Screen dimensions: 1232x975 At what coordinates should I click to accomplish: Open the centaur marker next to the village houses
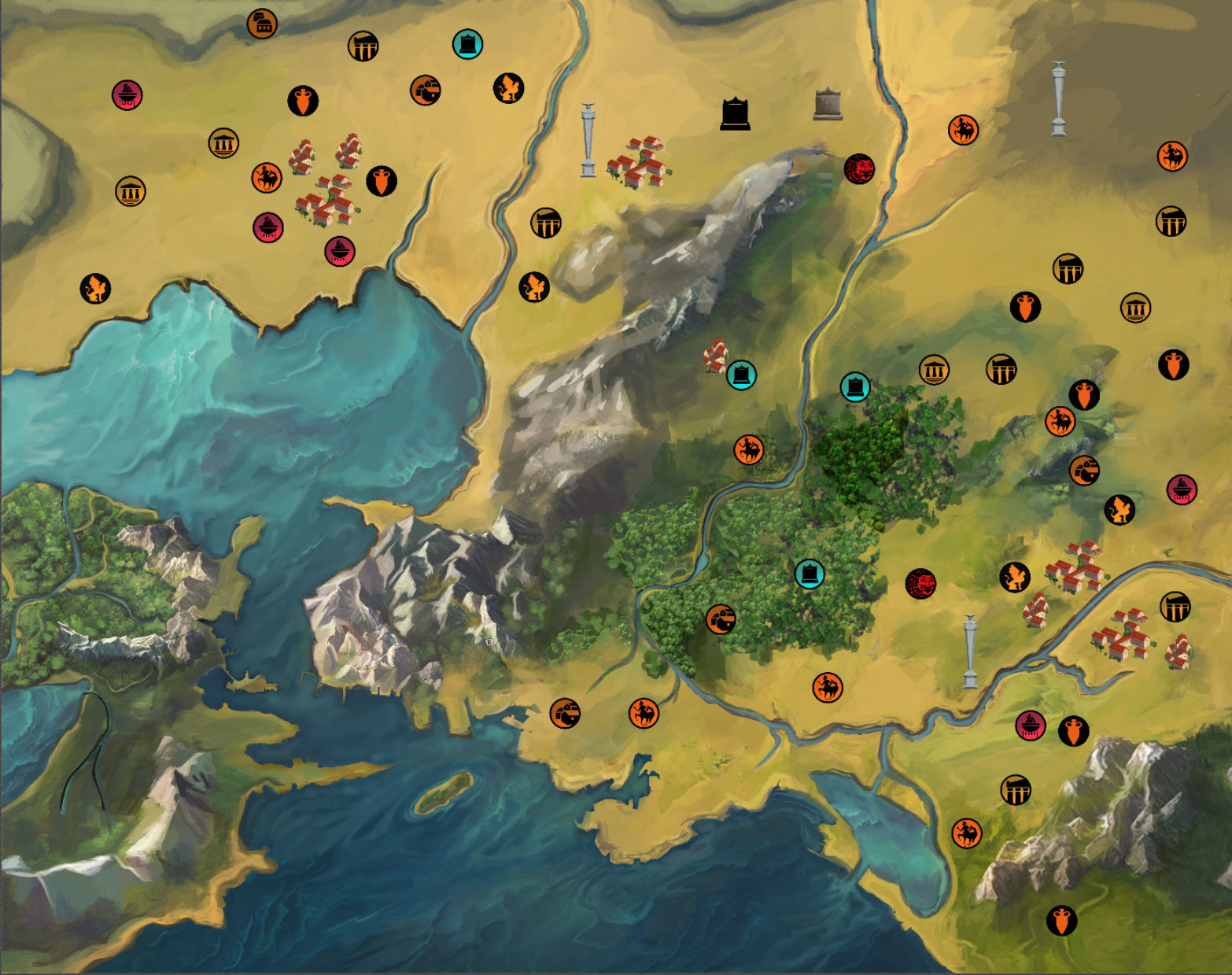pyautogui.click(x=267, y=178)
